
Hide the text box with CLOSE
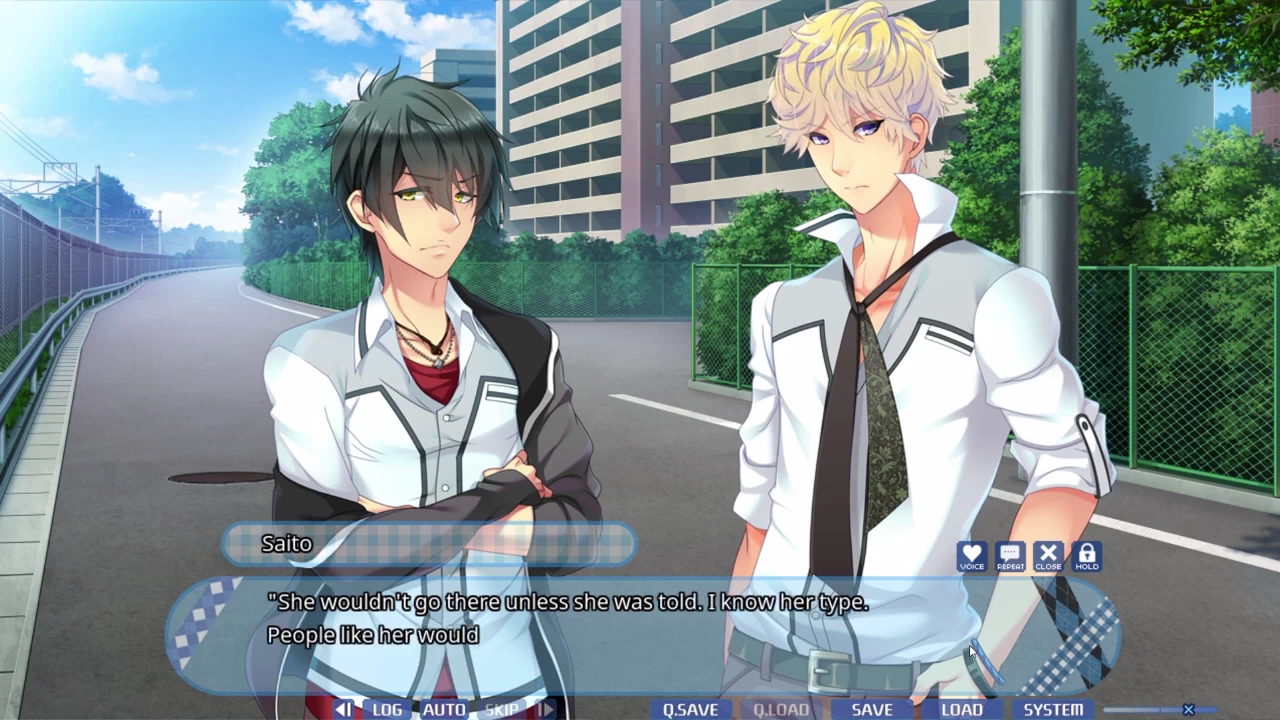[1048, 556]
